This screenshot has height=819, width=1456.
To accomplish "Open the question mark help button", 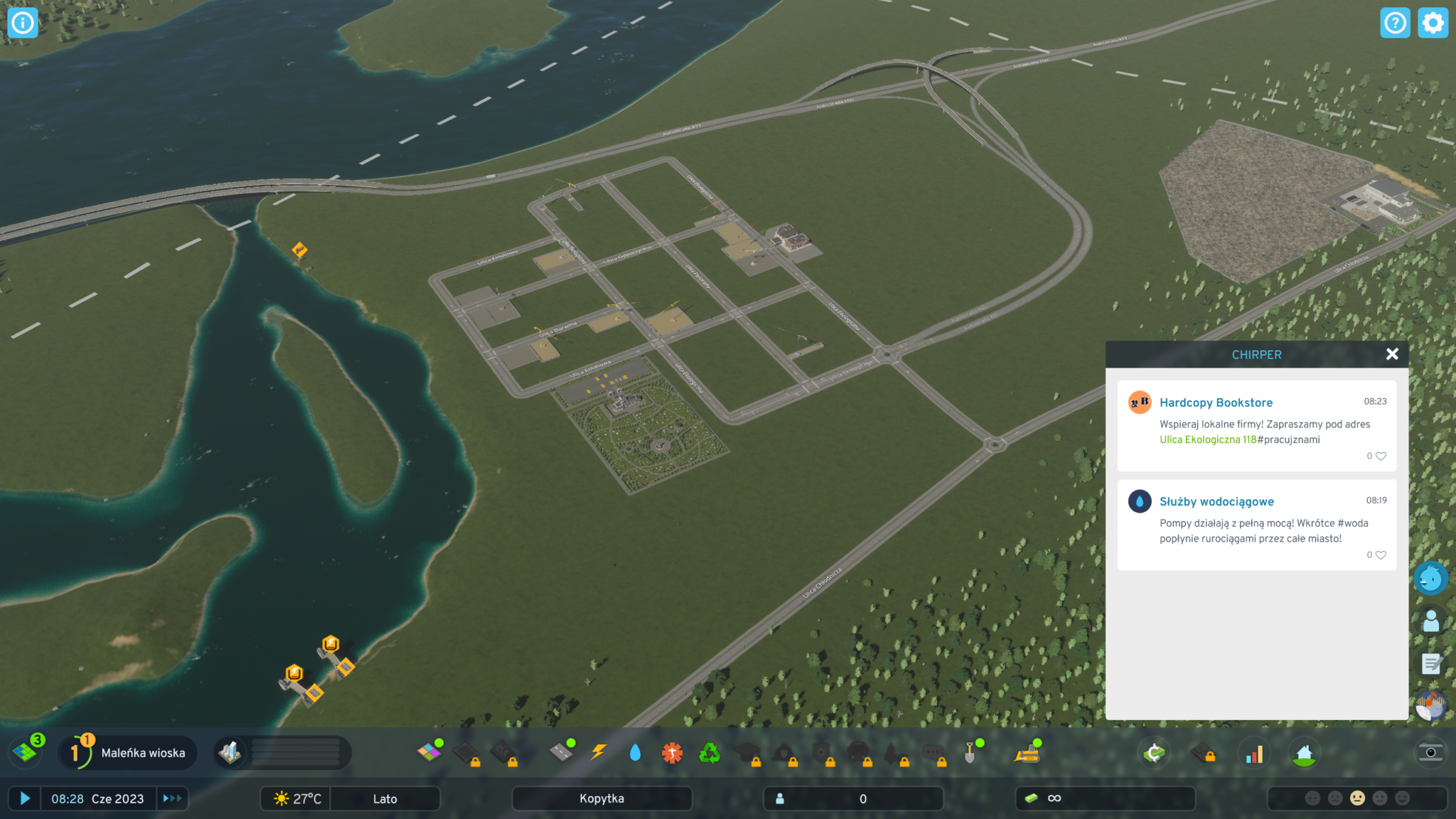I will (1395, 23).
